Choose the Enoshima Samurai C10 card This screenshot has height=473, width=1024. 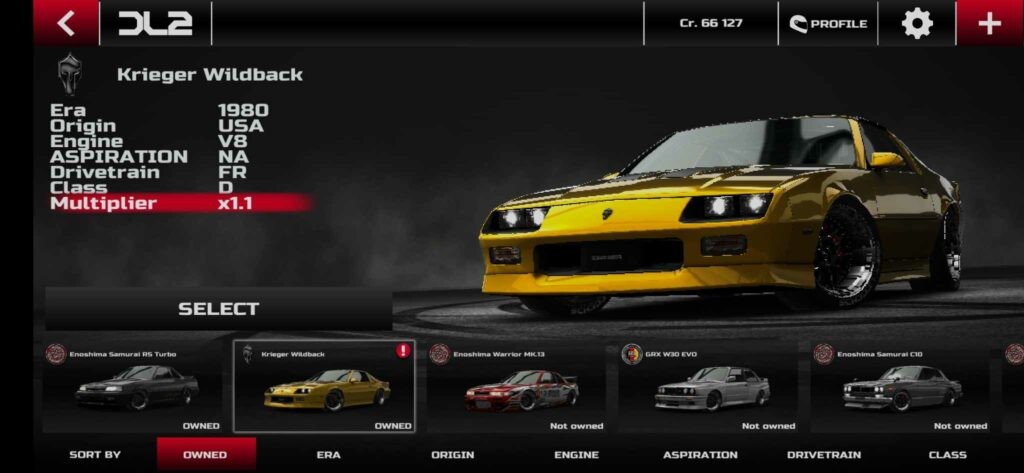click(901, 387)
